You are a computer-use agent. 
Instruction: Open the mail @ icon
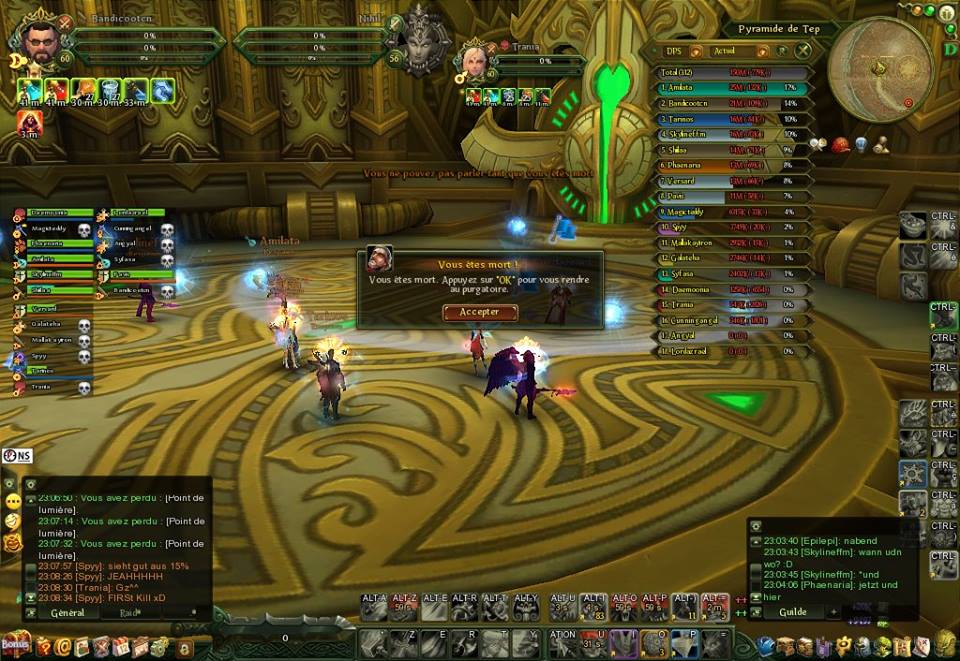point(63,646)
